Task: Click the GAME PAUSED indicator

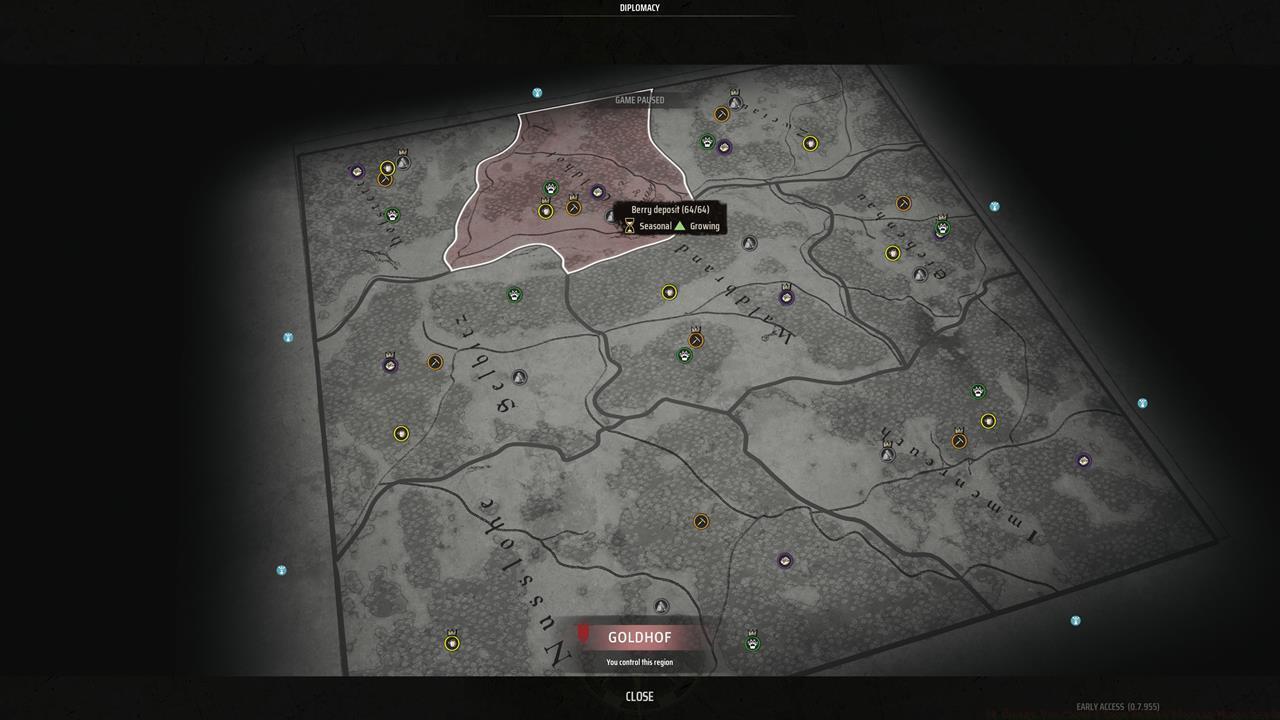Action: [640, 100]
